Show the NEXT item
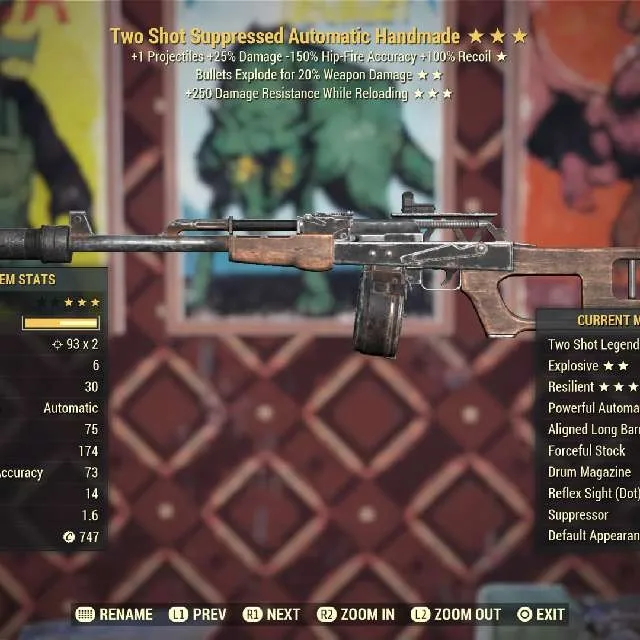 [x=272, y=614]
